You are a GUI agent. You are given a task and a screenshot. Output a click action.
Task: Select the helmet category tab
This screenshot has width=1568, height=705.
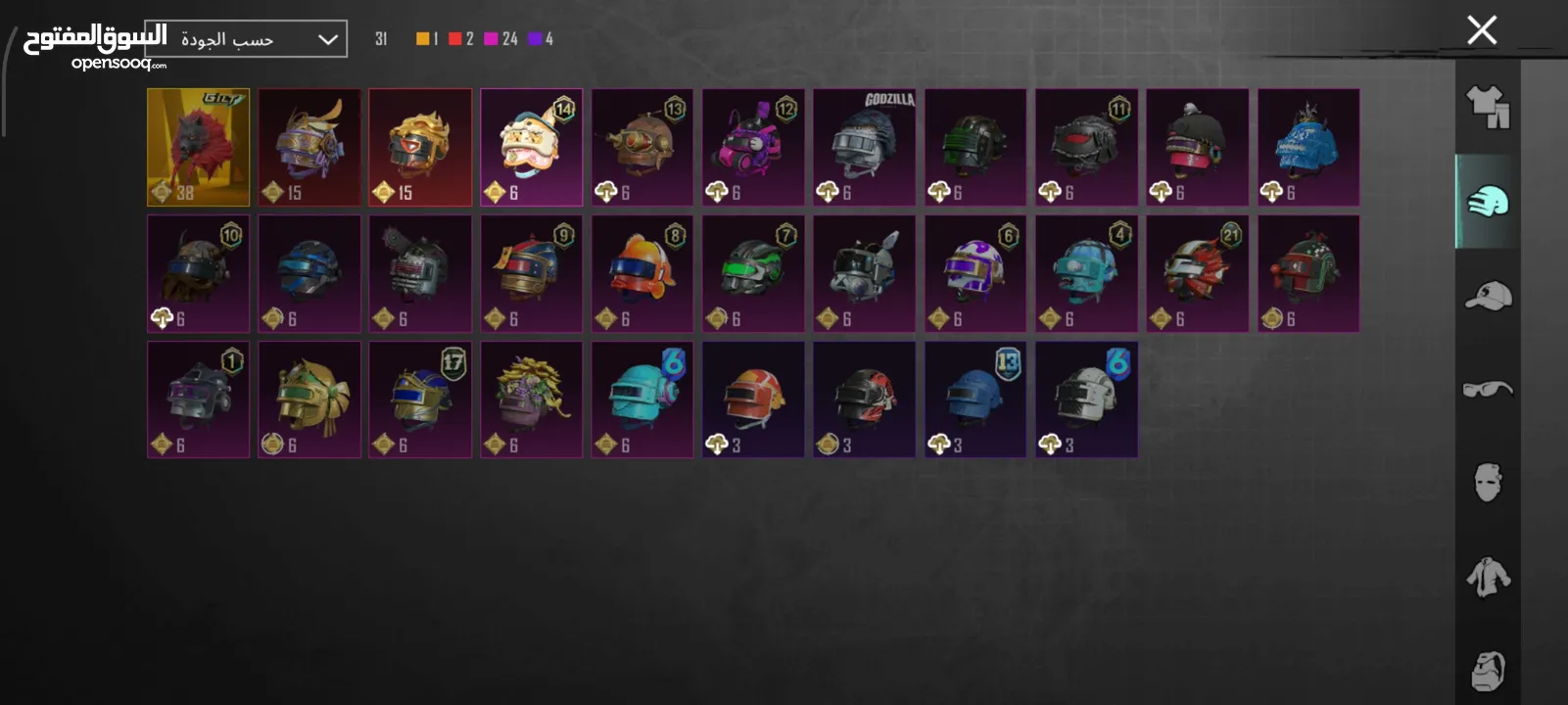(x=1488, y=201)
